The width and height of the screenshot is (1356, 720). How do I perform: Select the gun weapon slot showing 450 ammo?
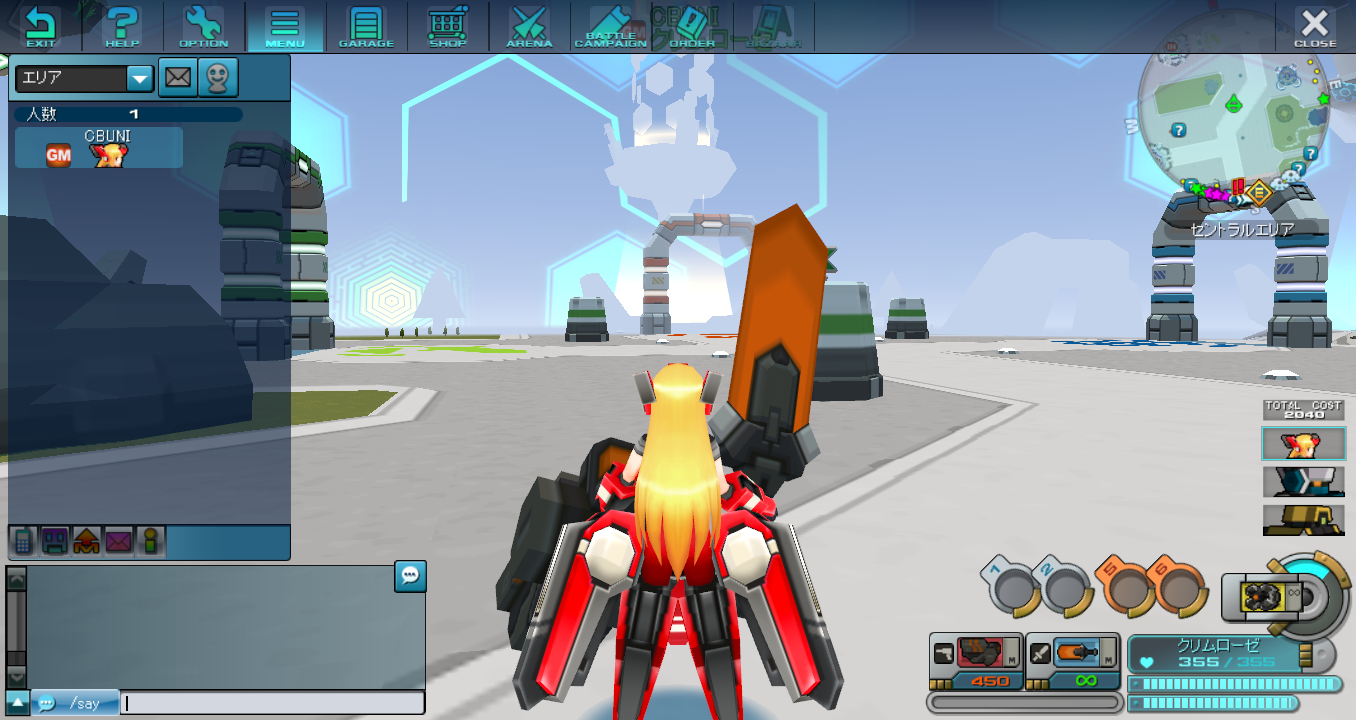click(x=975, y=661)
